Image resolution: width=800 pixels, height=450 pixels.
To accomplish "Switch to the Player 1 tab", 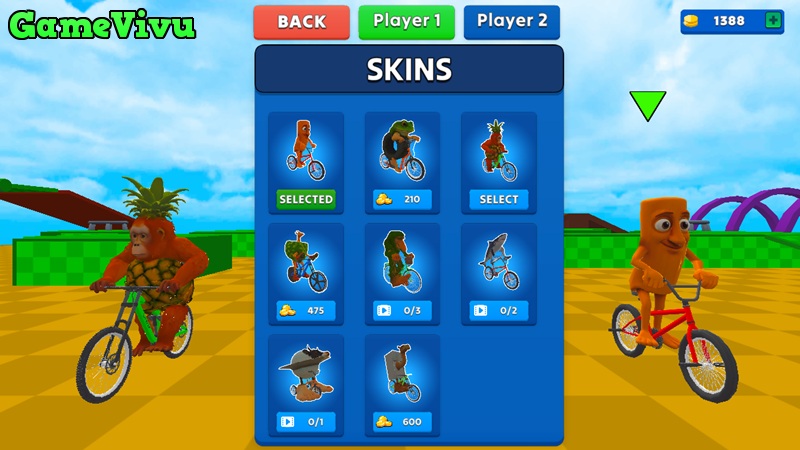I will [x=406, y=22].
